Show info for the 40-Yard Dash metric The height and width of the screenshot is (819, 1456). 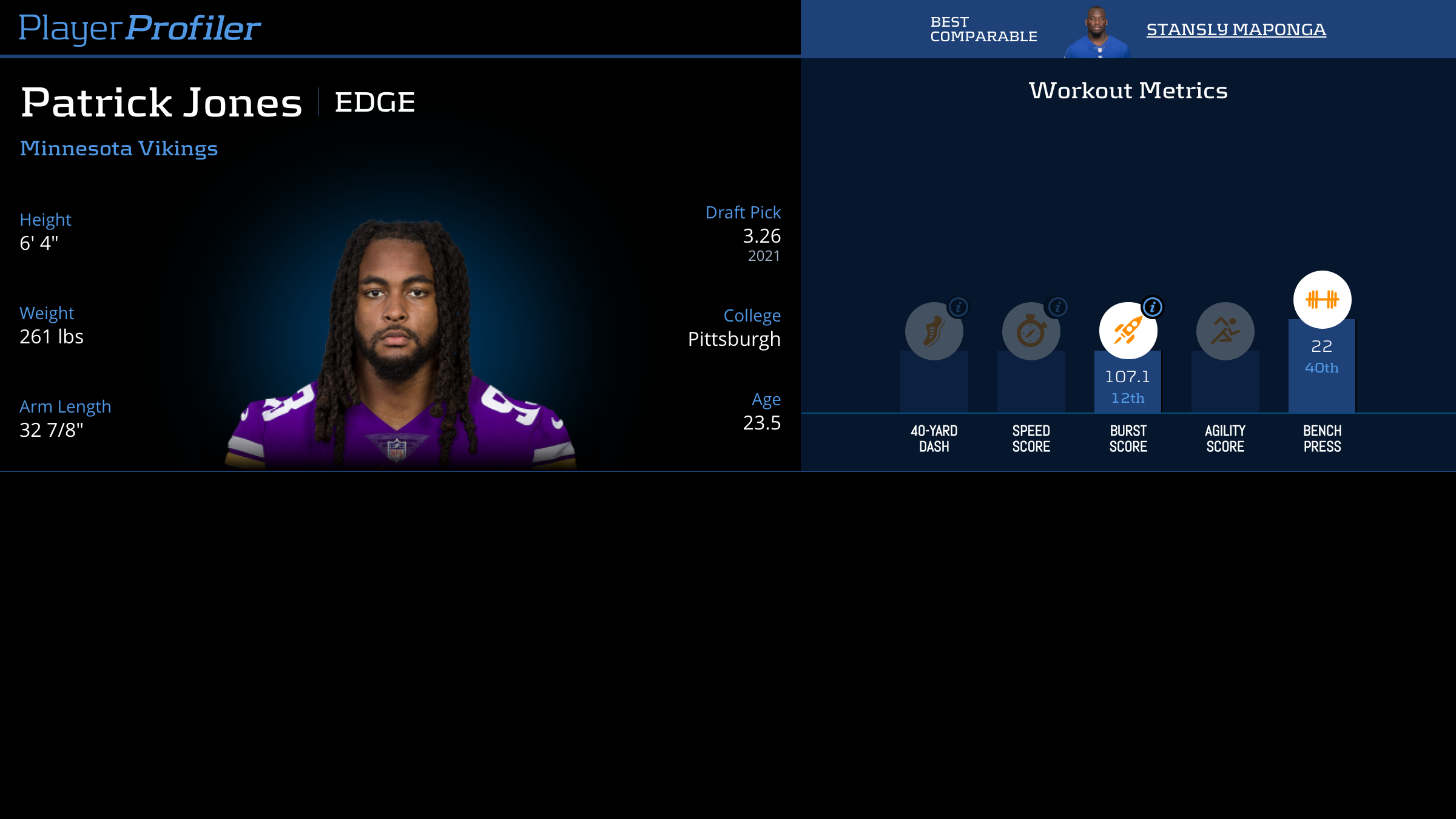point(959,307)
